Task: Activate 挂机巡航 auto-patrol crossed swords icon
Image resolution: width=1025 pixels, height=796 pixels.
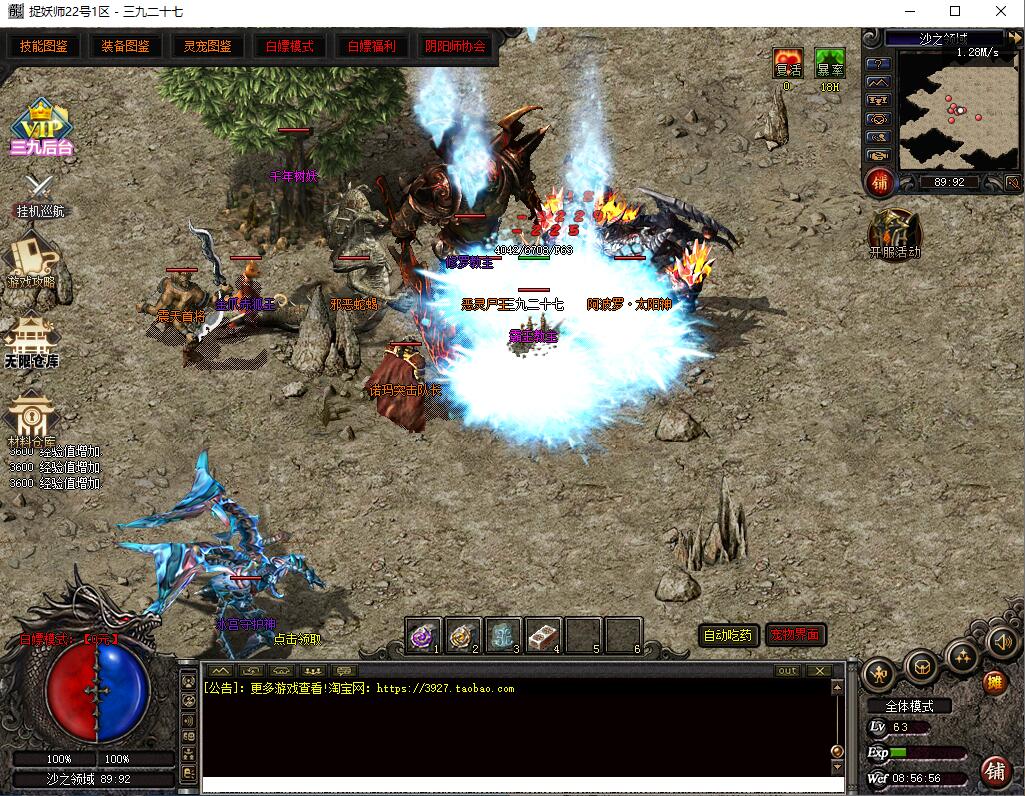Action: [x=39, y=188]
